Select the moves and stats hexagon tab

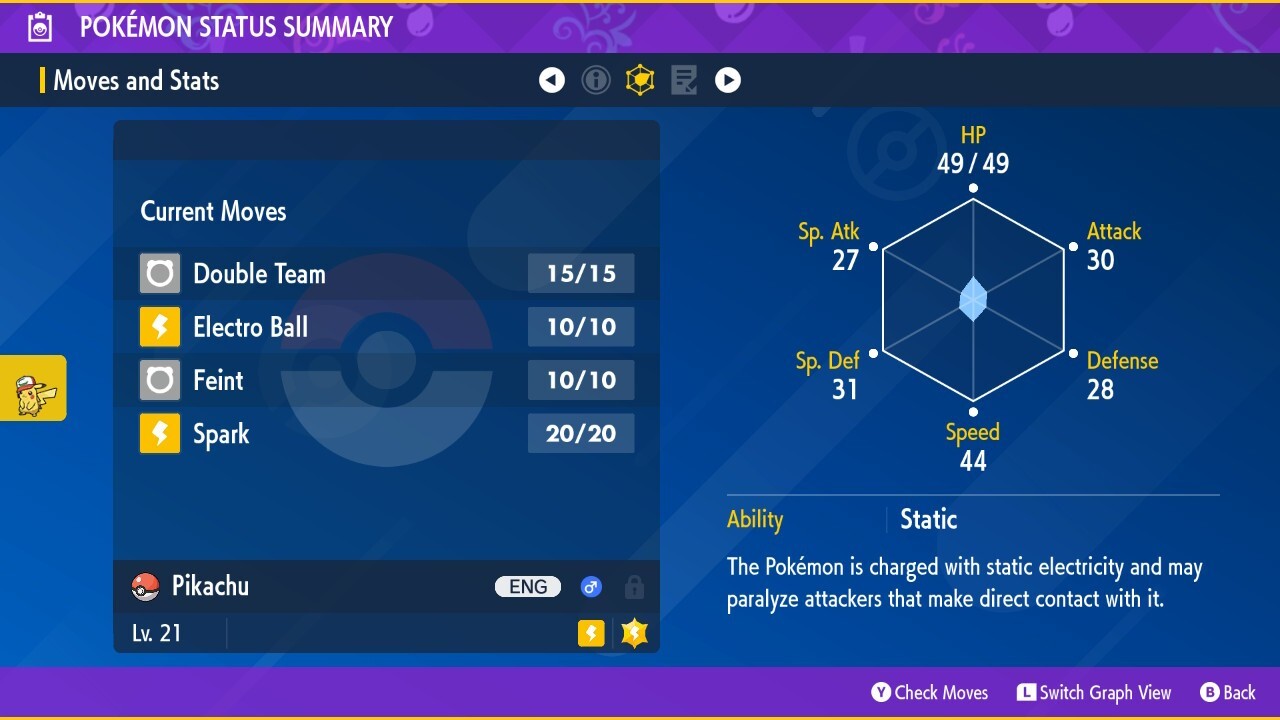(640, 80)
